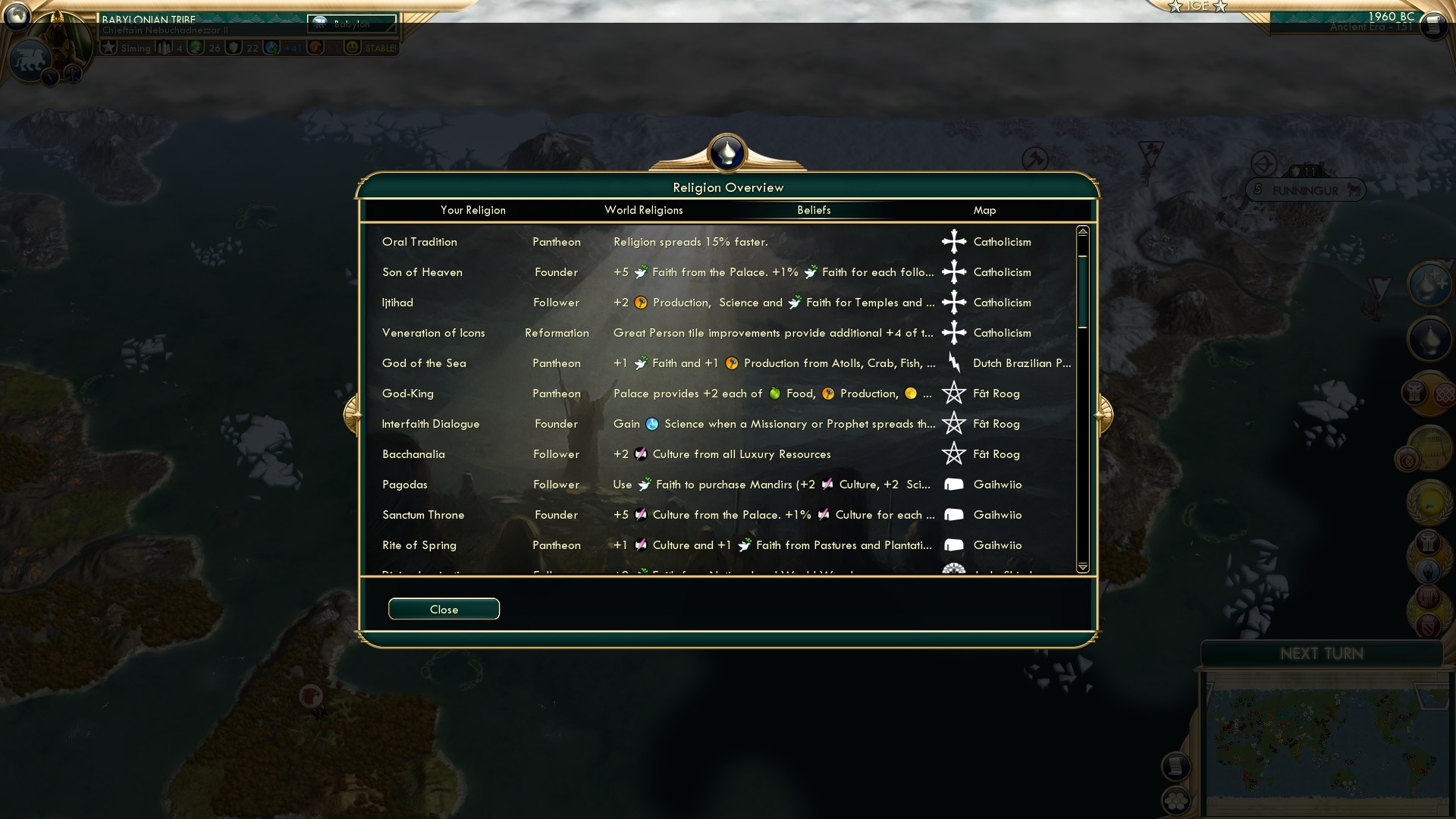Open the notification log scroll icon near minimap
This screenshot has height=819, width=1456.
tap(1175, 764)
